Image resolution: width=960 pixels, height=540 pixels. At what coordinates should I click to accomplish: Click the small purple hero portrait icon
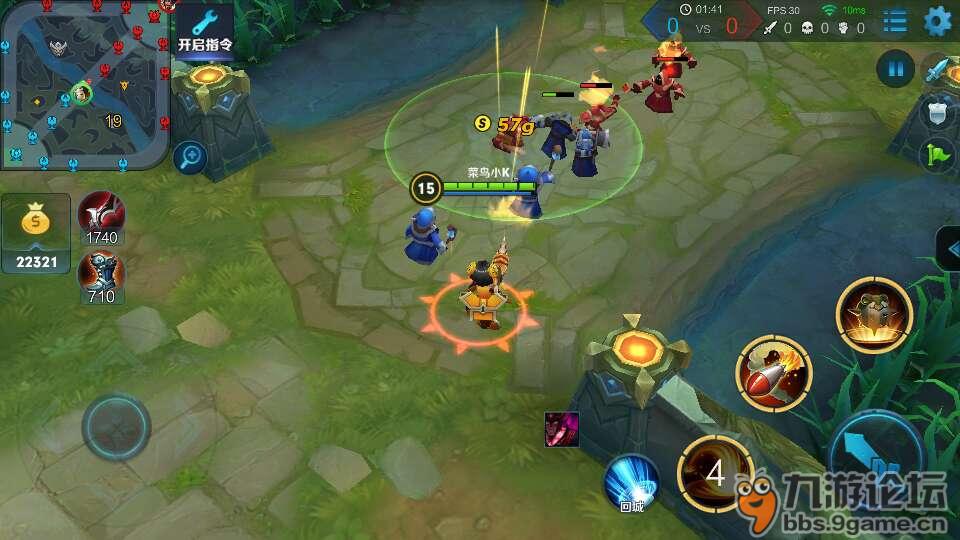point(560,429)
